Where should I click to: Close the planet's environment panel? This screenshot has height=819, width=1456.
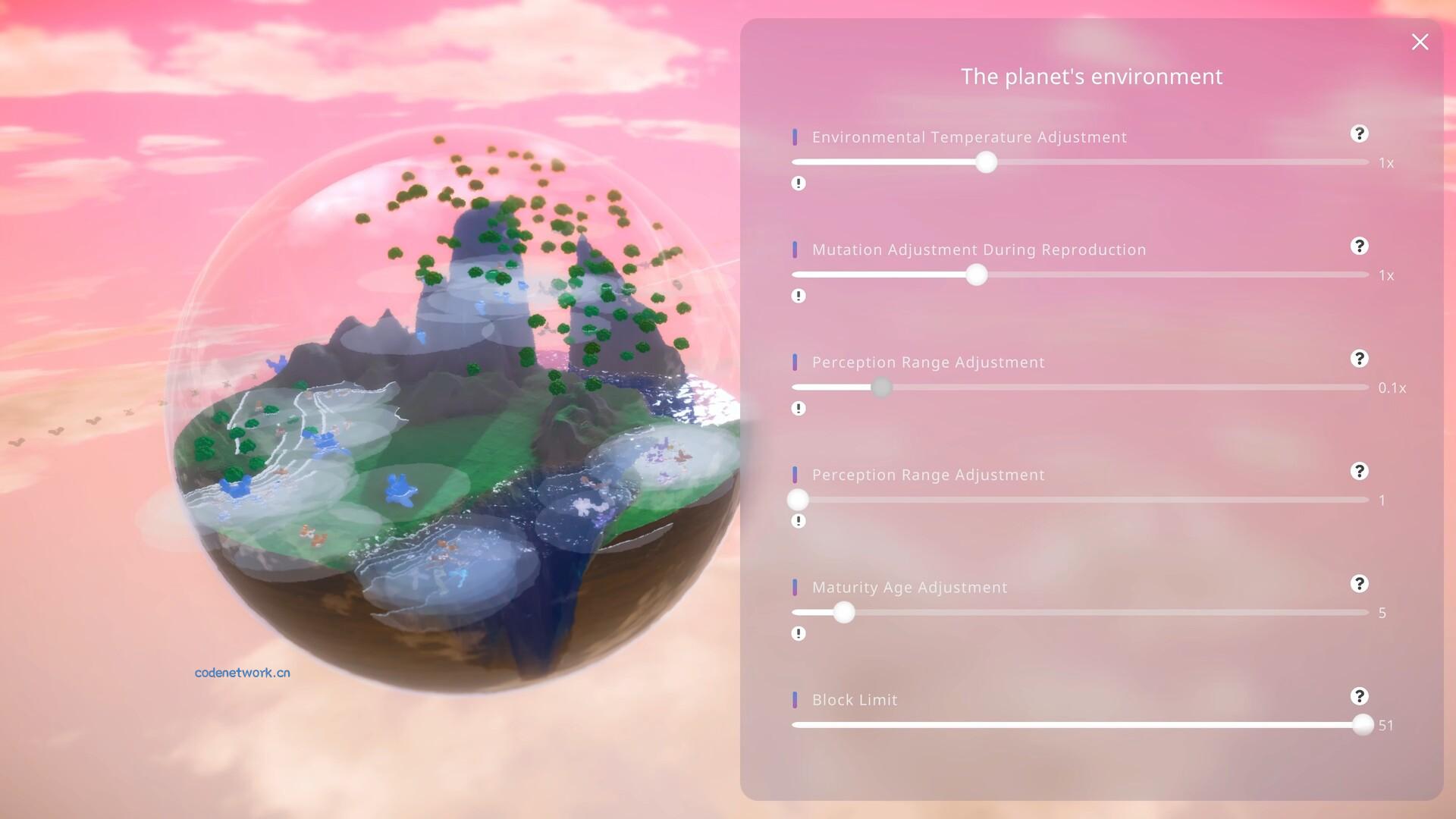[x=1420, y=42]
